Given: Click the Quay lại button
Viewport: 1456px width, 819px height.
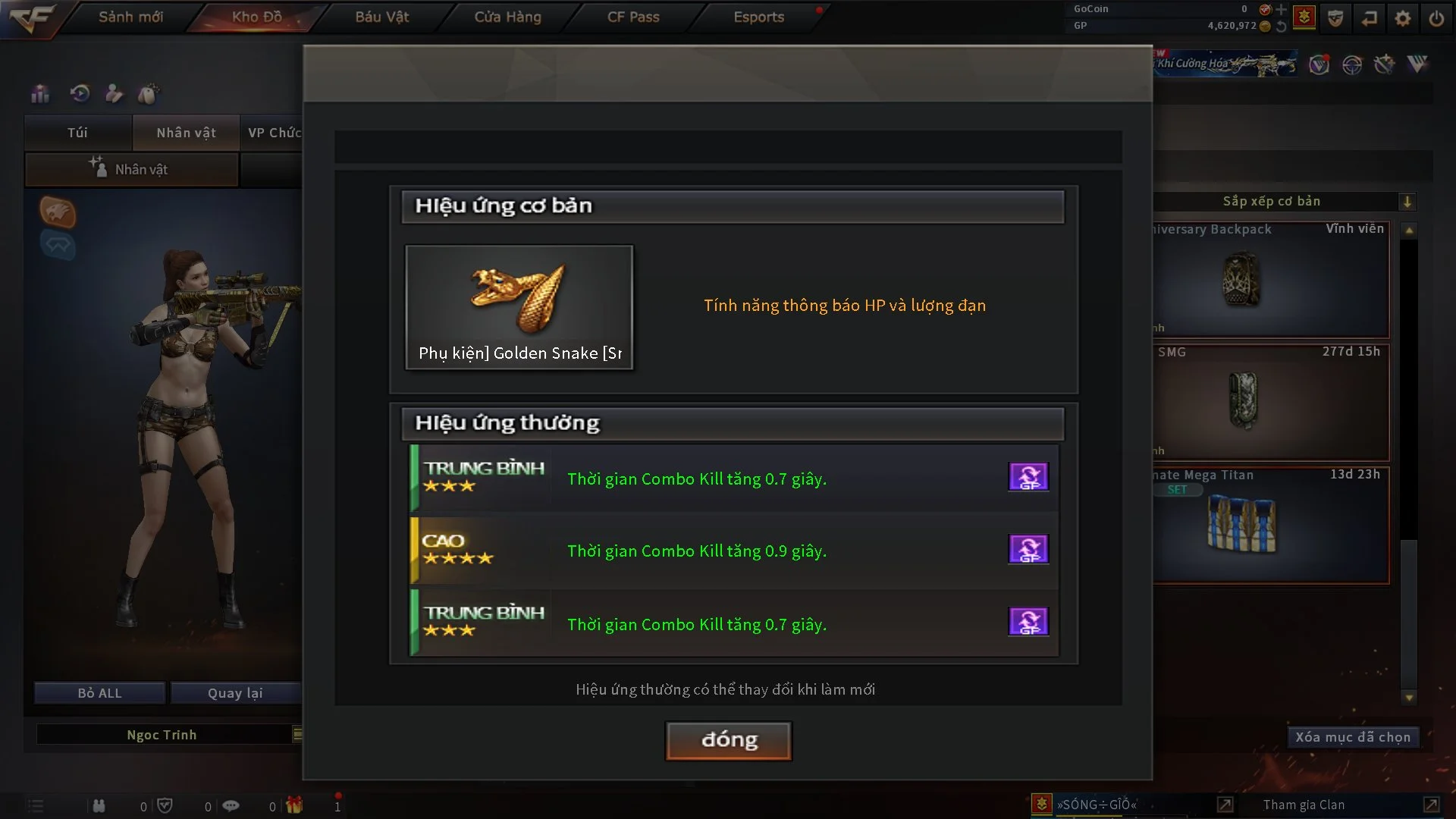Looking at the screenshot, I should [235, 693].
